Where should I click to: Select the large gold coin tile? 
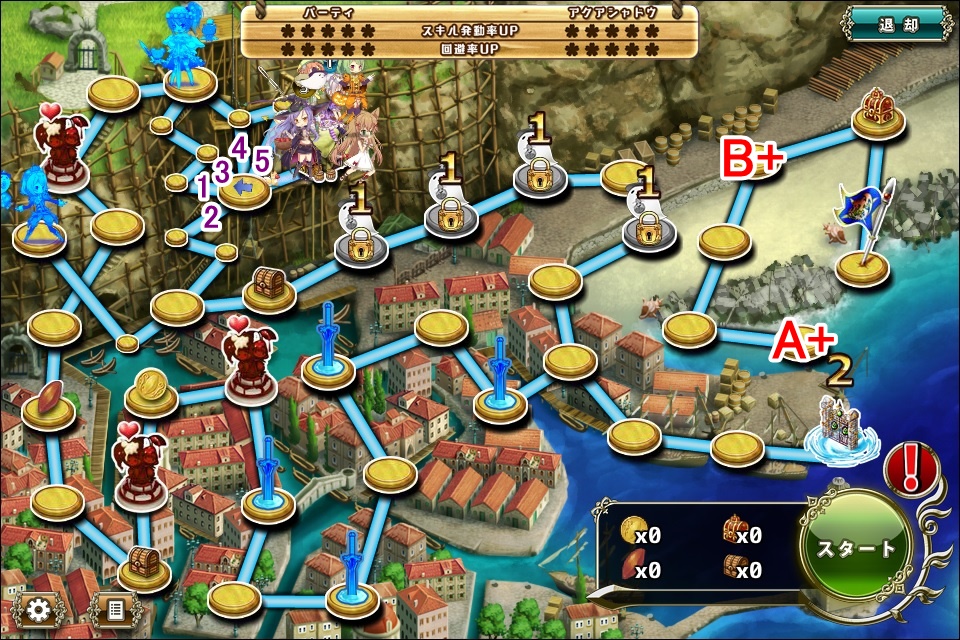point(151,390)
